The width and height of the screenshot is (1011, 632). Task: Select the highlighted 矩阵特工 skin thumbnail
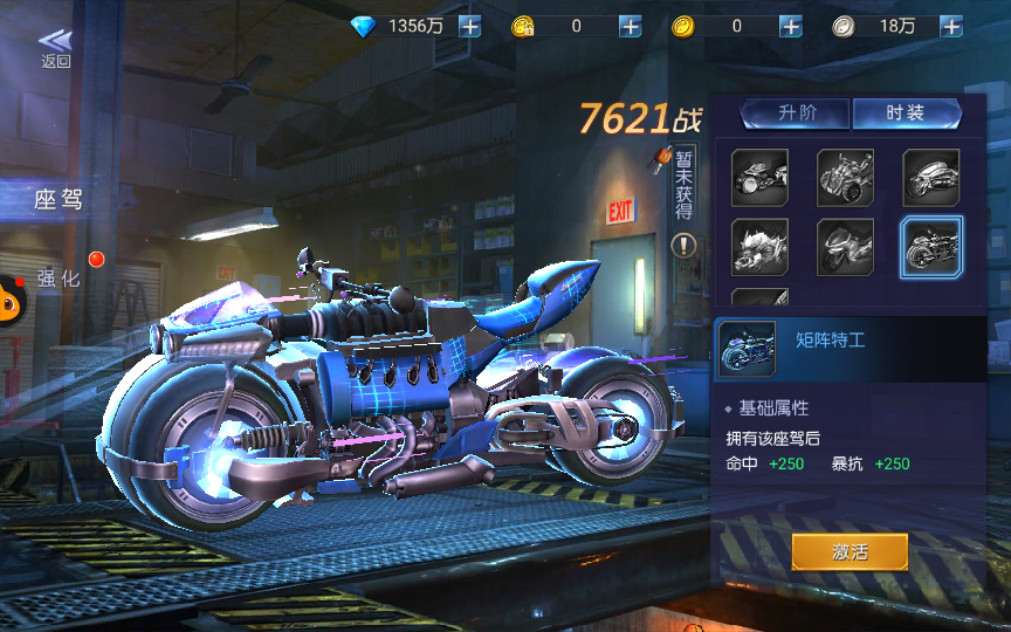[x=931, y=247]
